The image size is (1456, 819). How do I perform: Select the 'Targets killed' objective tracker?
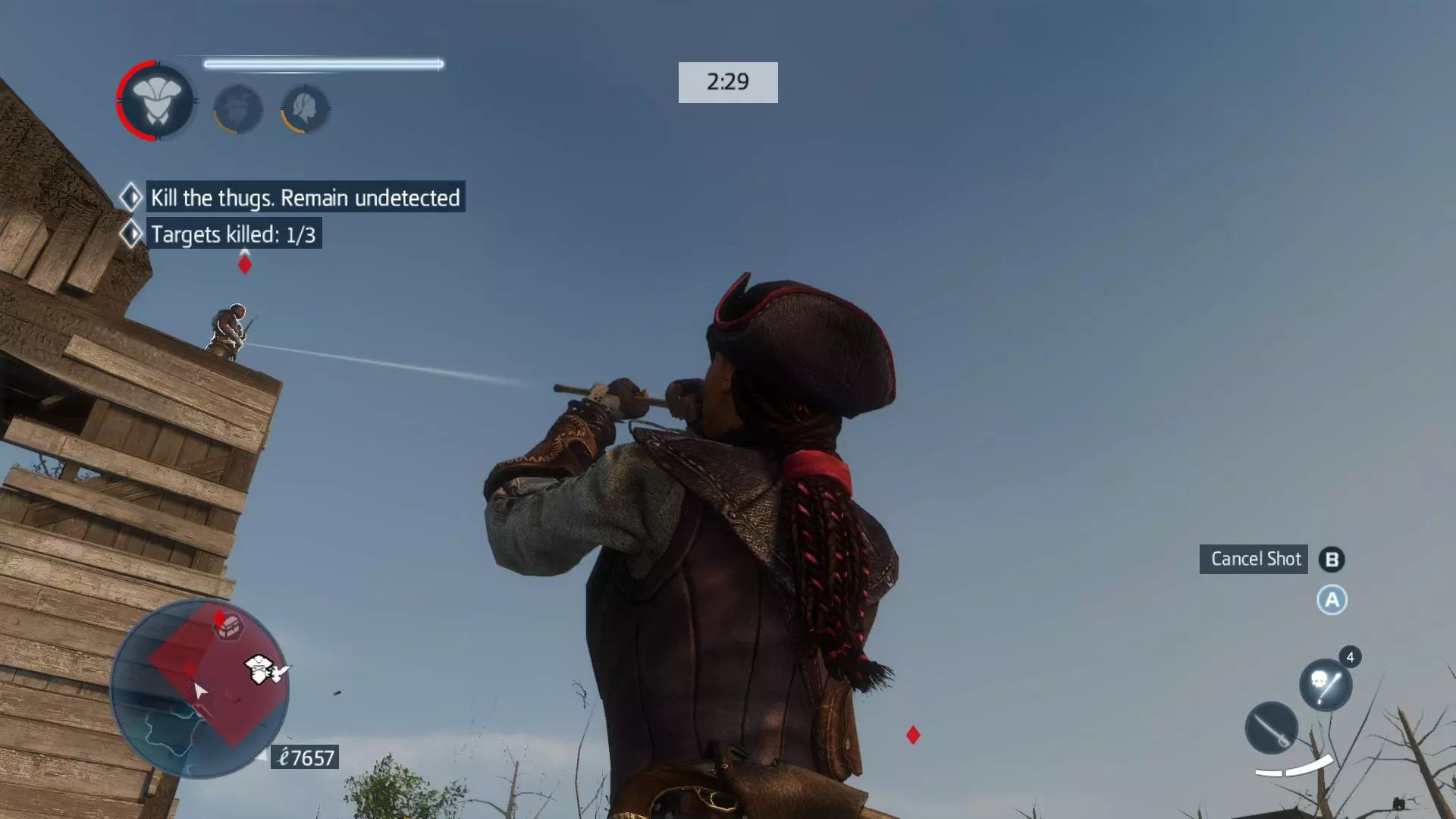tap(233, 234)
